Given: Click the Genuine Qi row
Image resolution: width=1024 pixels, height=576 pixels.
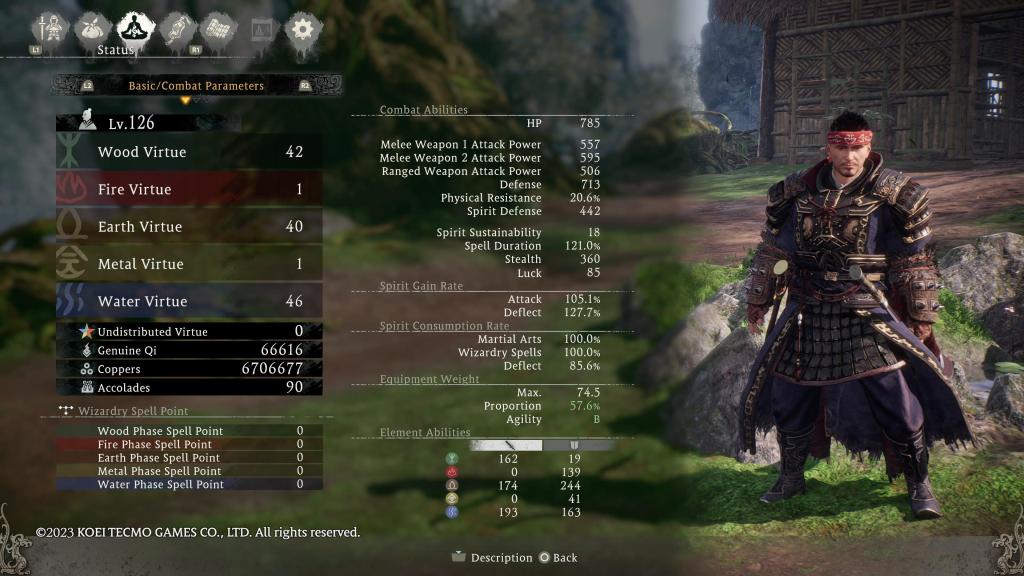Looking at the screenshot, I should coord(189,350).
